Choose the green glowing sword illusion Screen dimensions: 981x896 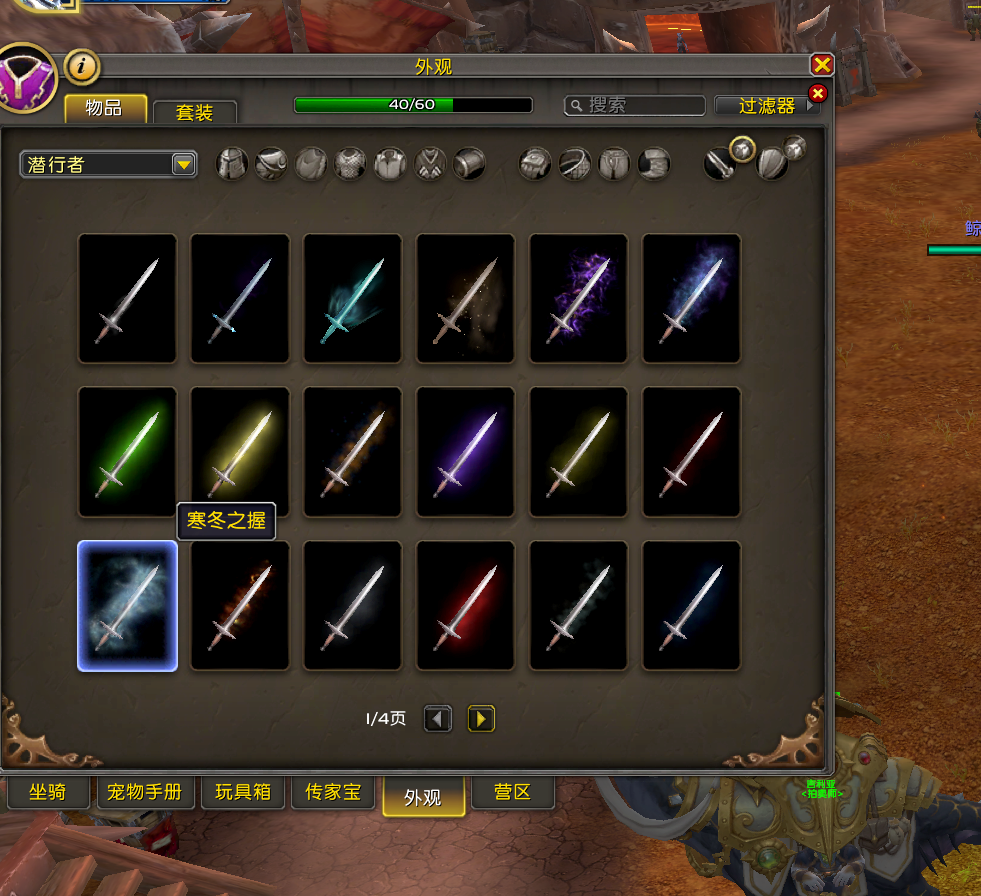pos(127,452)
